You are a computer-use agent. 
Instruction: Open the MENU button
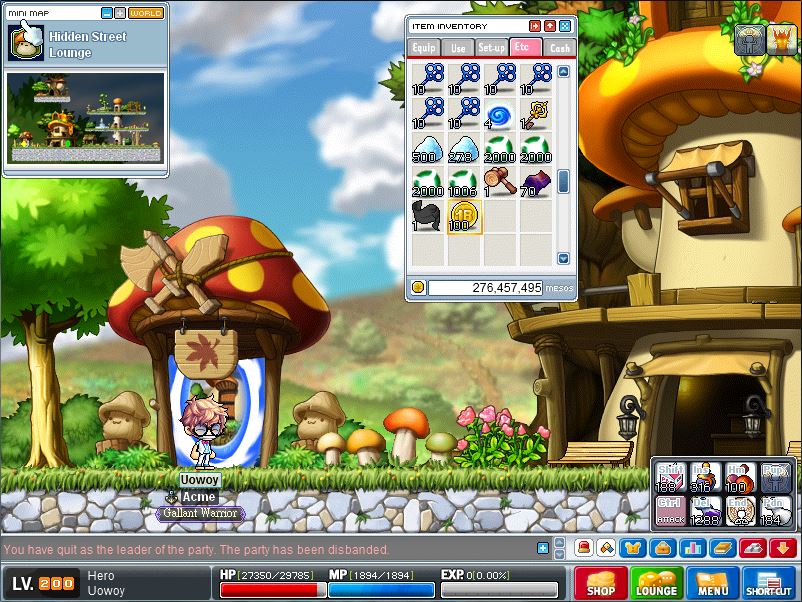pos(713,583)
